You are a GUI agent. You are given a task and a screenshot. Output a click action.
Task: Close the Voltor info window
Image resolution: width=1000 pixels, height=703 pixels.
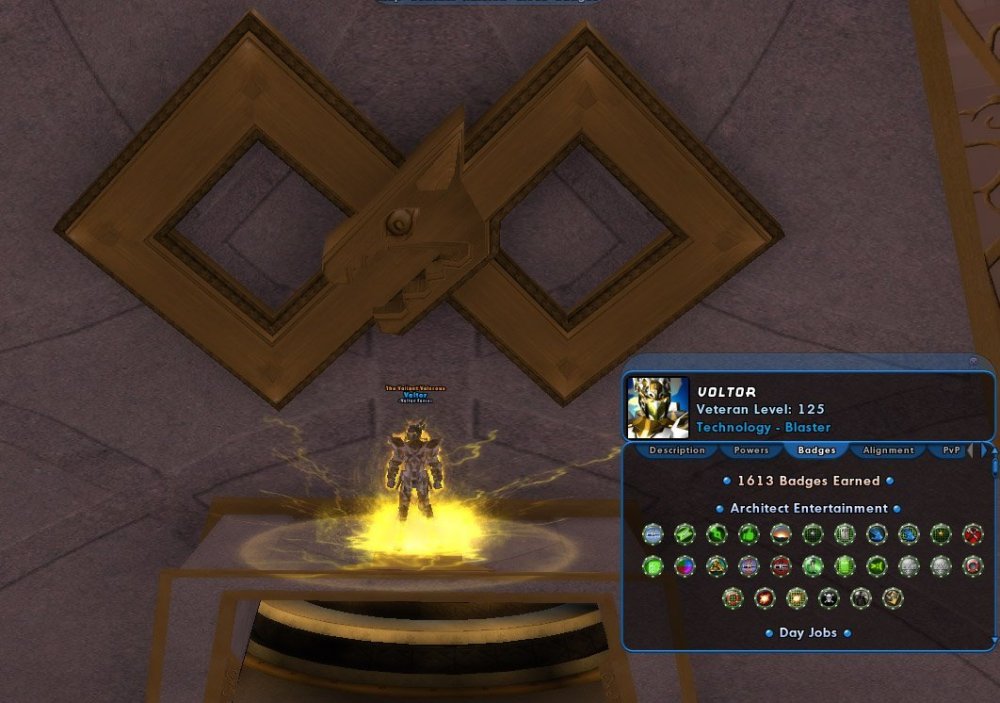pos(973,362)
